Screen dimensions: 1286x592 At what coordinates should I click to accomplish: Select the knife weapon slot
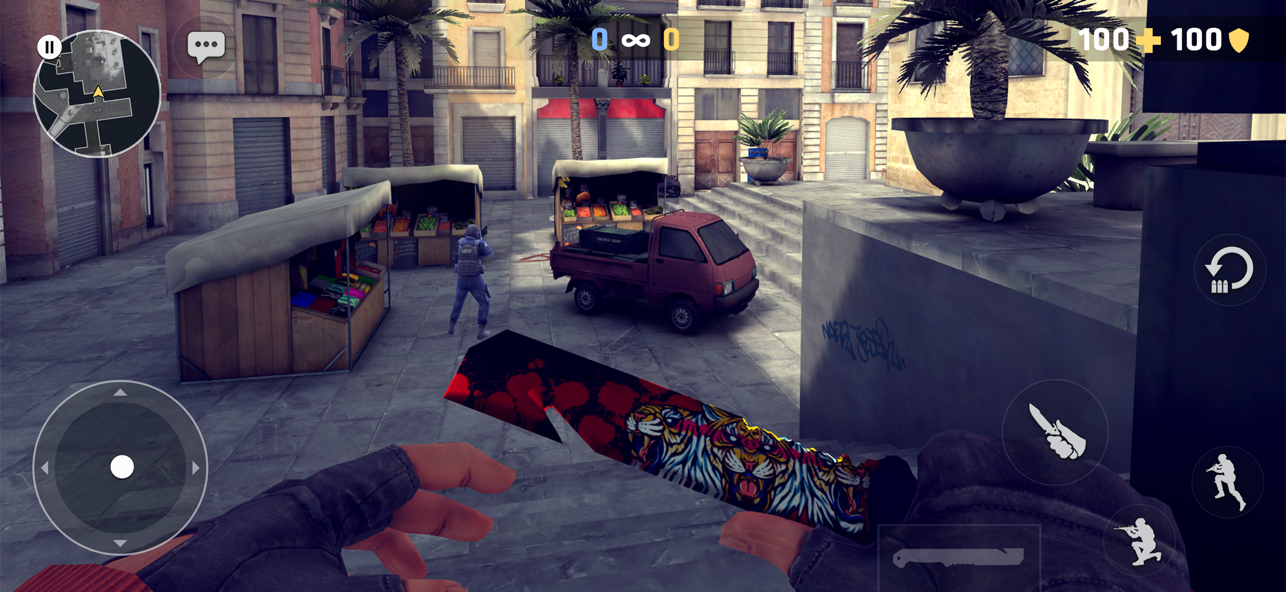[958, 558]
